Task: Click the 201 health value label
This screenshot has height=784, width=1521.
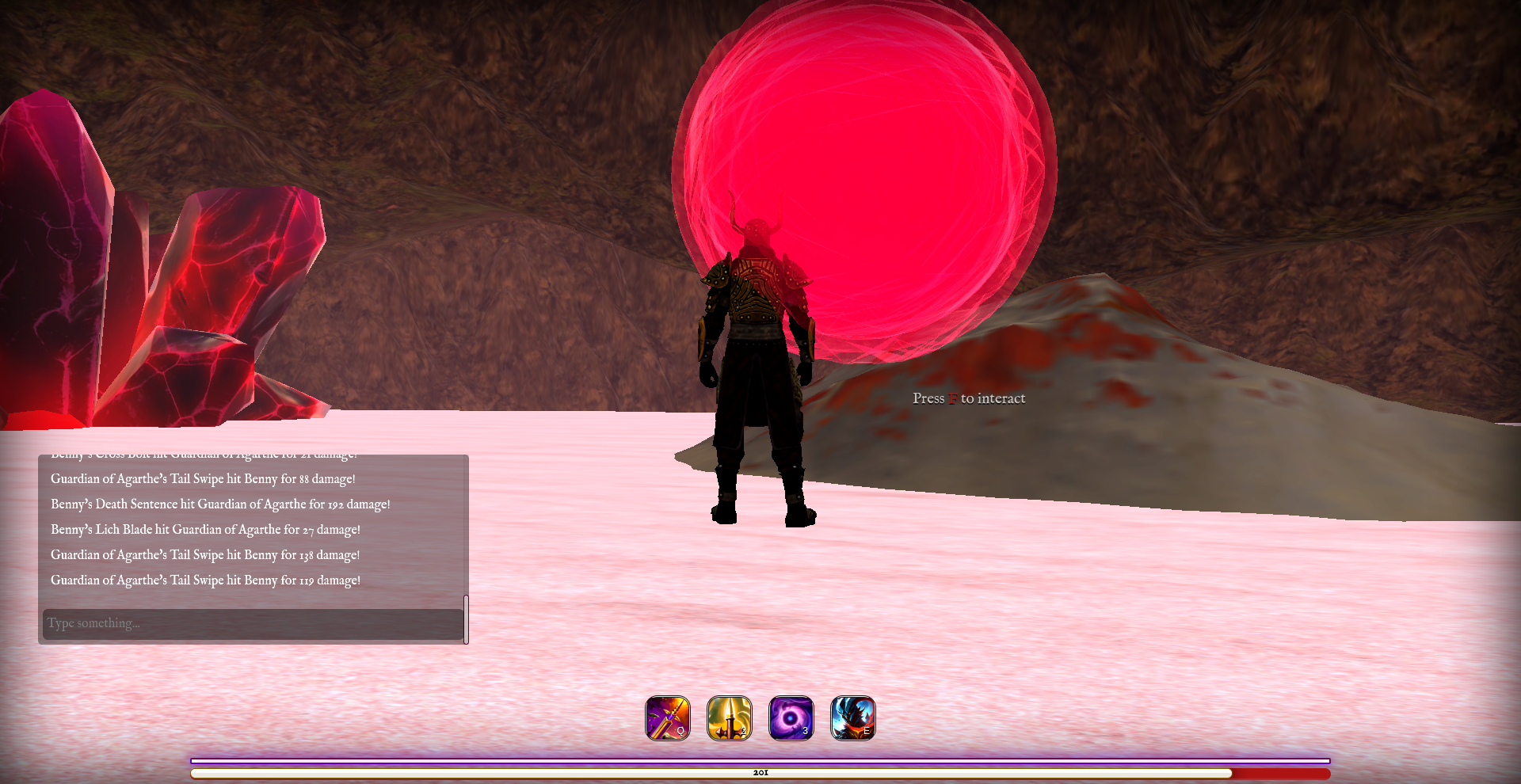Action: tap(760, 772)
